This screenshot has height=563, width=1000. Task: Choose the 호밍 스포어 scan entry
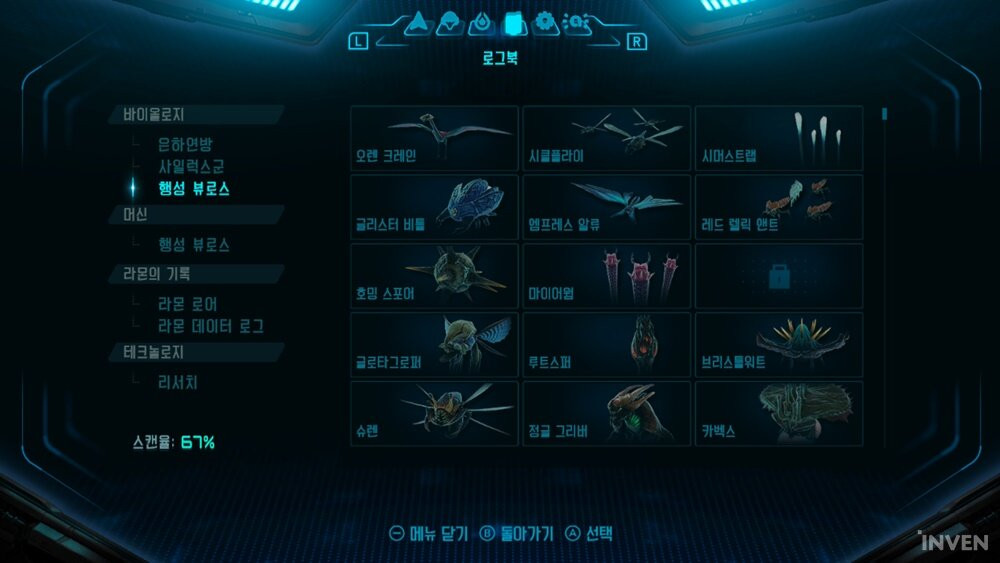[434, 276]
